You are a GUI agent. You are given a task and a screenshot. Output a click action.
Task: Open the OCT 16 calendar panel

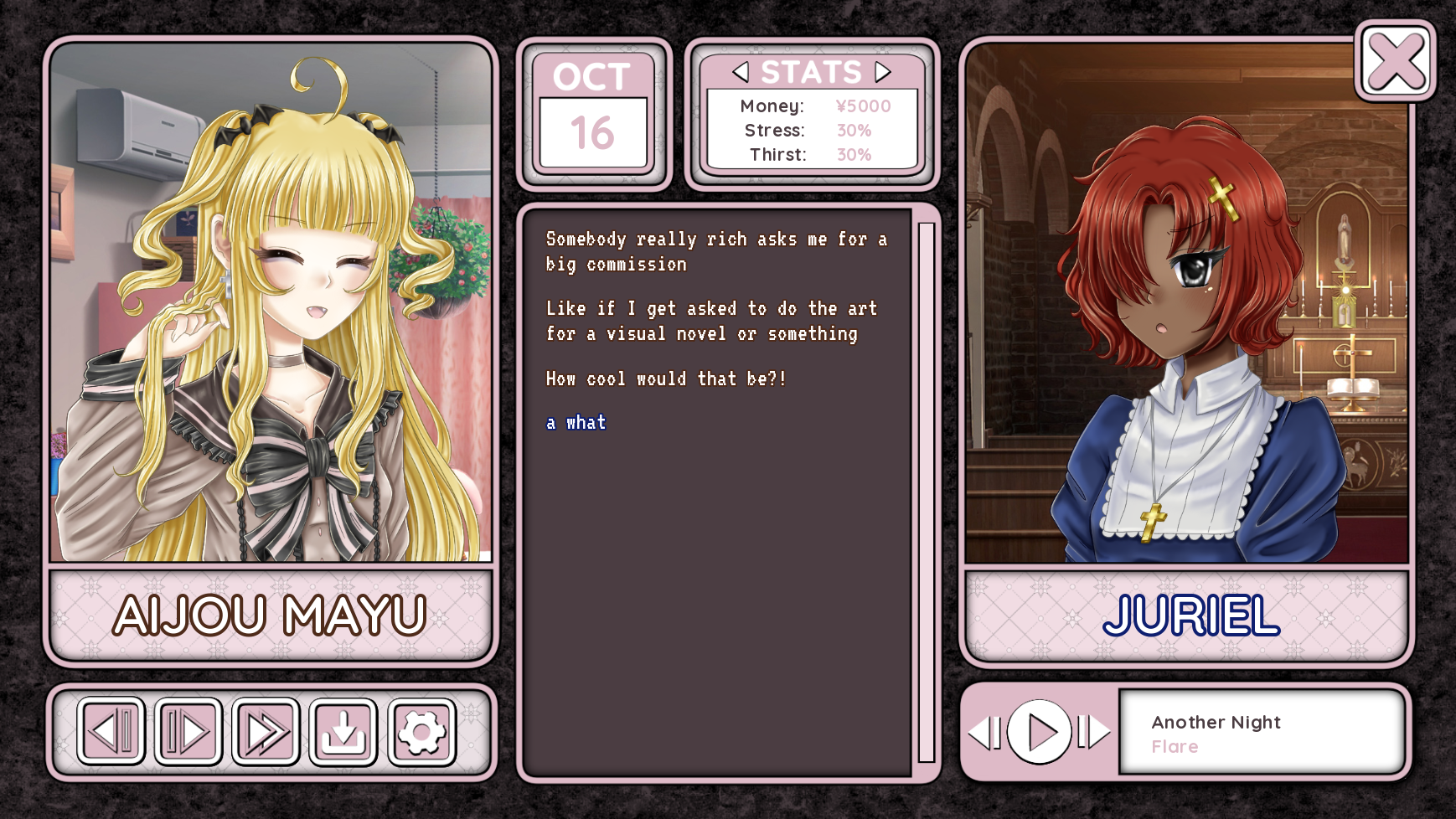point(592,113)
